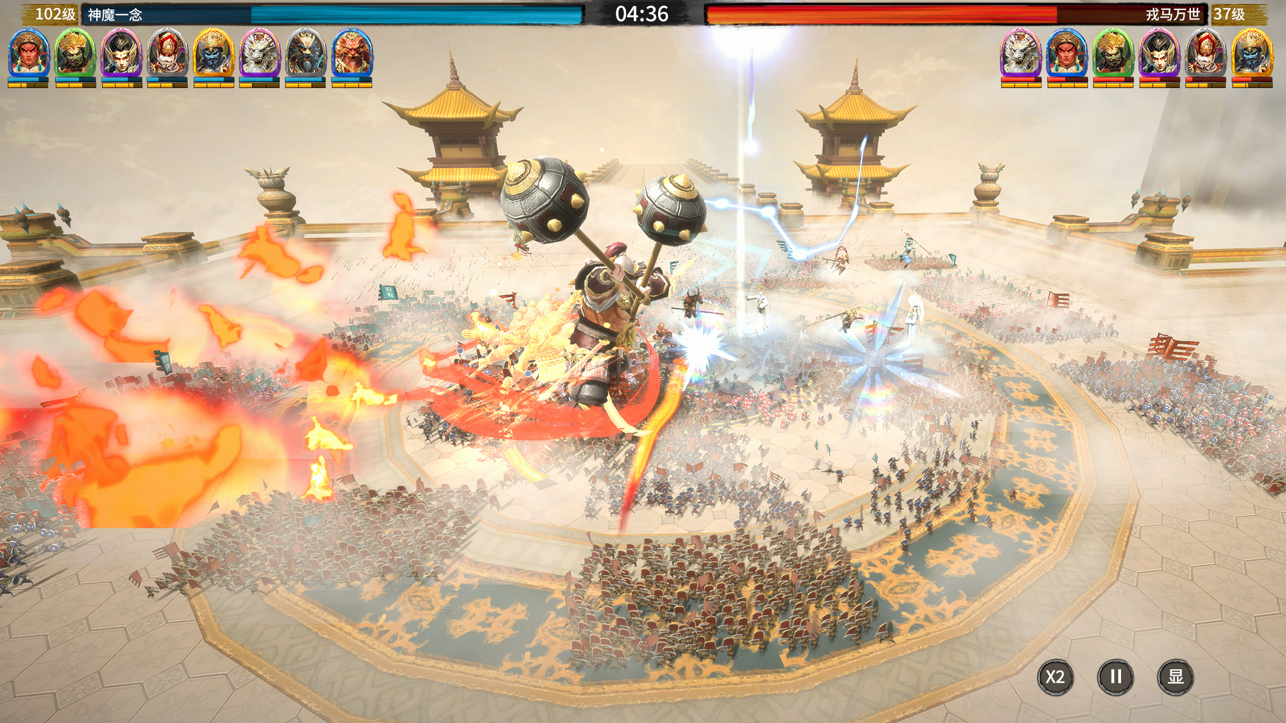Select 神魔一念's red-faced hero portrait
The width and height of the screenshot is (1286, 723).
[28, 53]
